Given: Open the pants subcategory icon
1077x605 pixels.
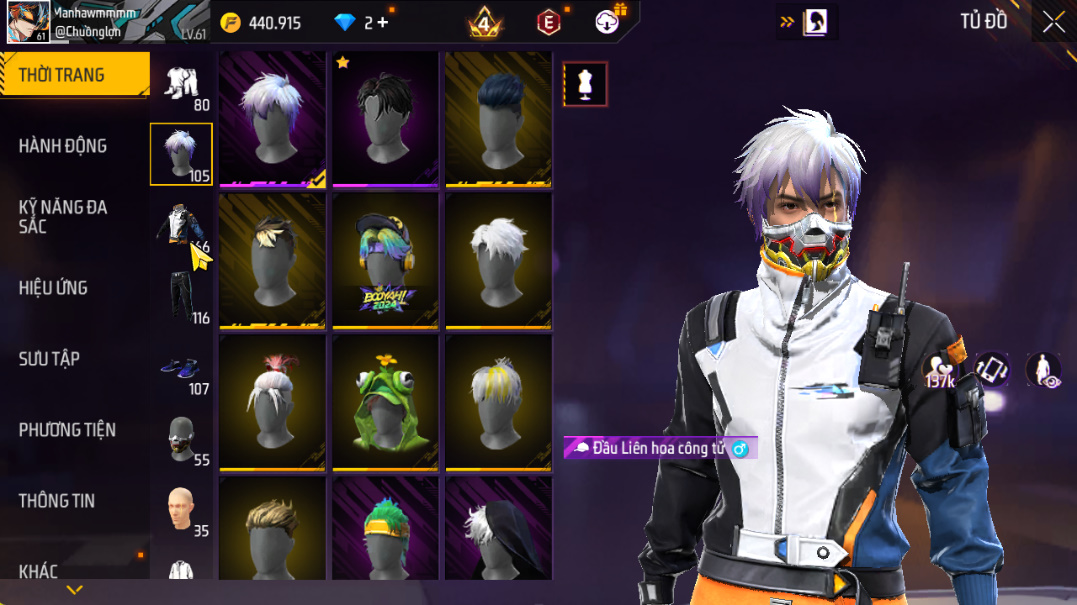Looking at the screenshot, I should (x=181, y=297).
